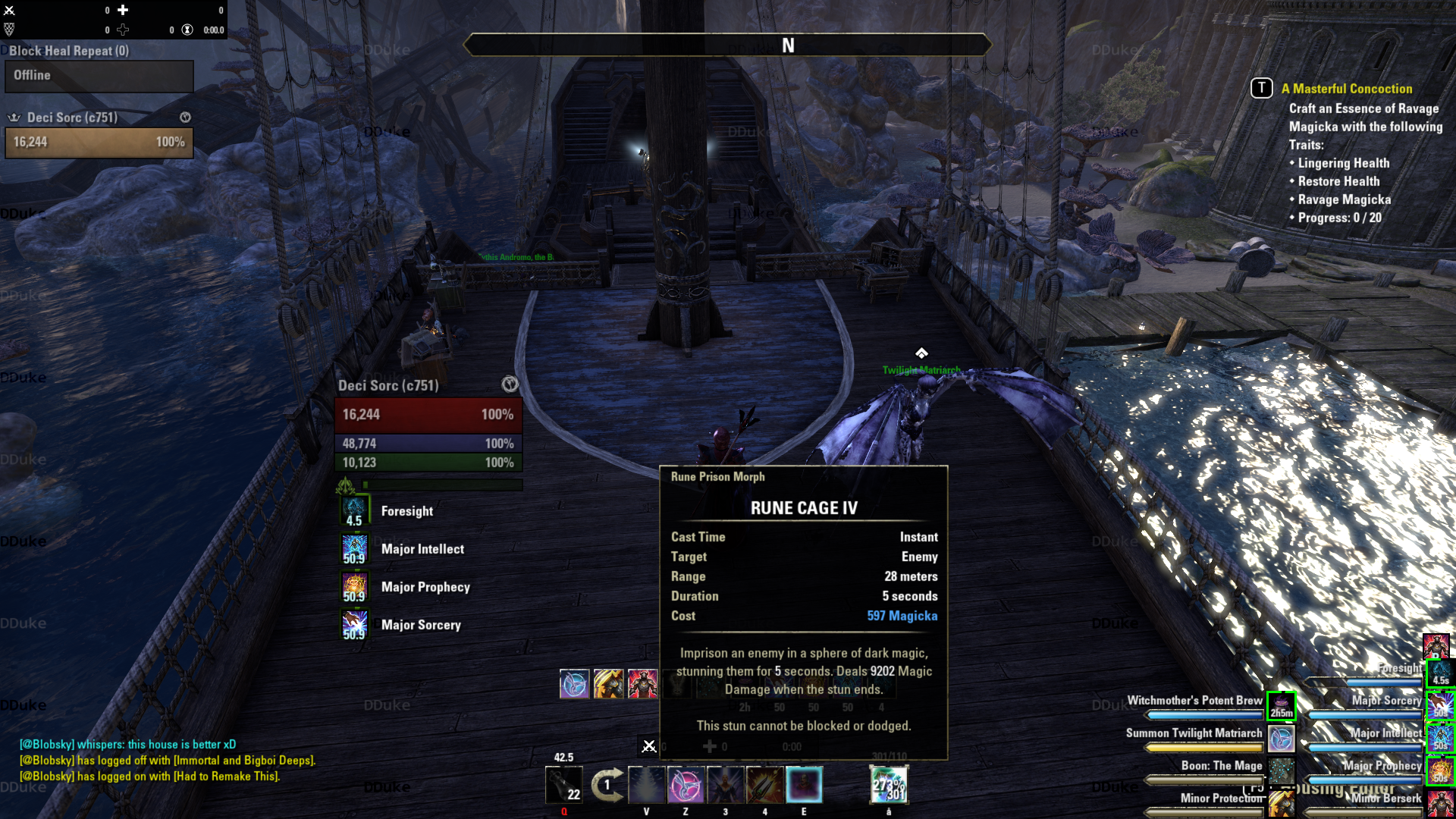Screen dimensions: 1456x819
Task: Activate the first skill, bound to V
Action: [x=646, y=784]
